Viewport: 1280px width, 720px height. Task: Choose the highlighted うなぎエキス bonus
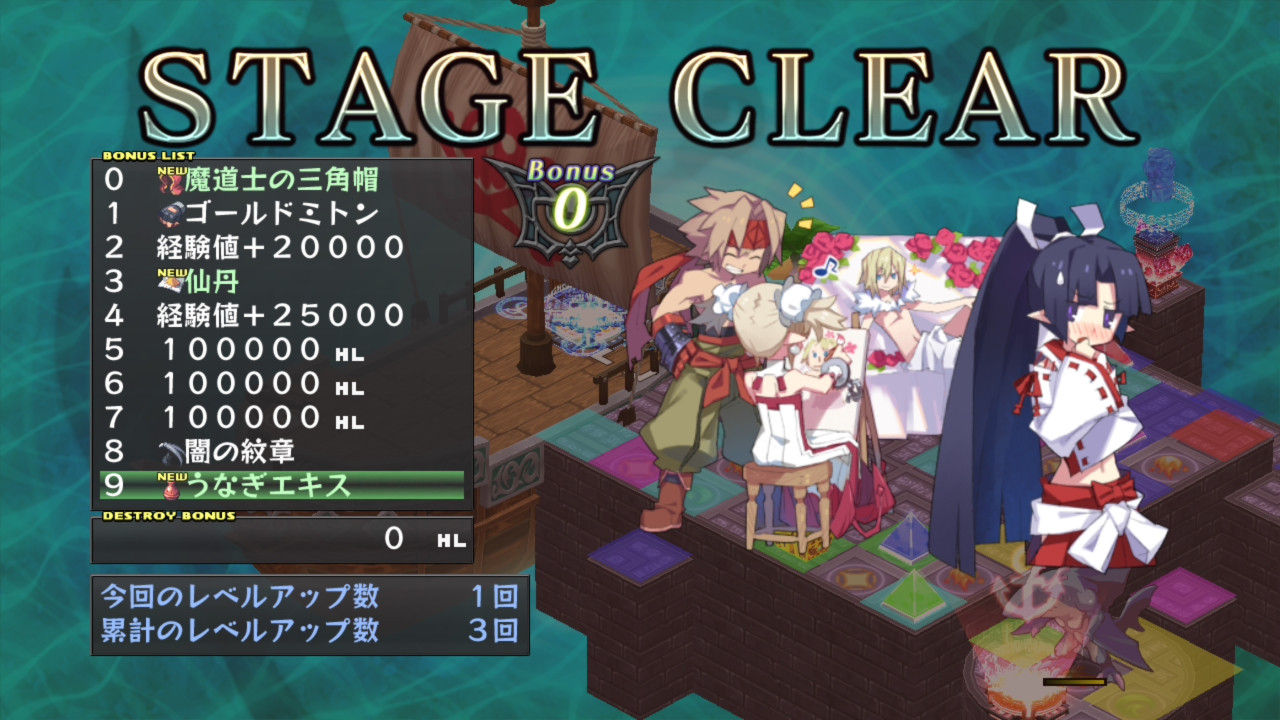281,485
